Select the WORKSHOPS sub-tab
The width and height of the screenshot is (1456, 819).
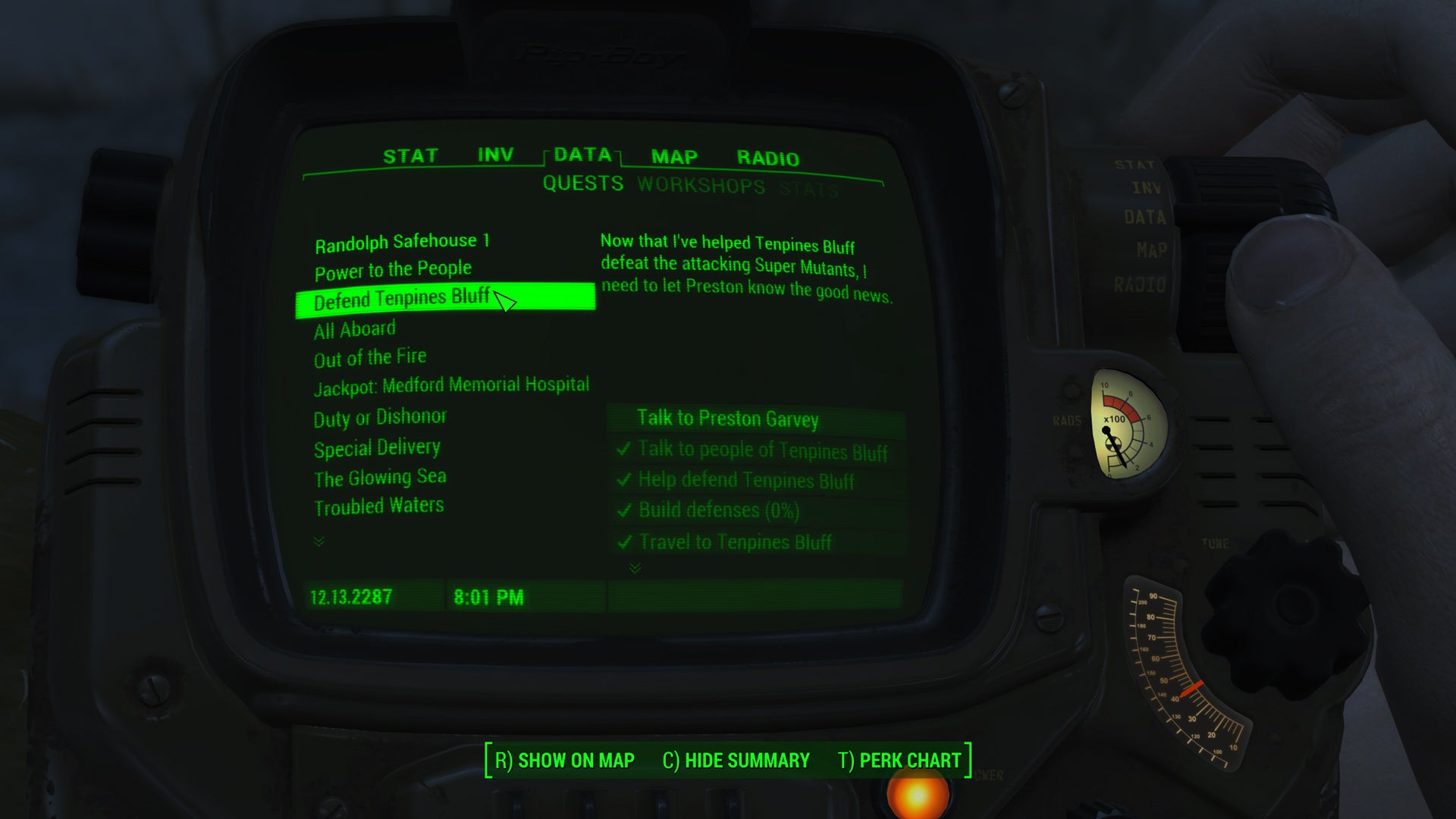701,184
